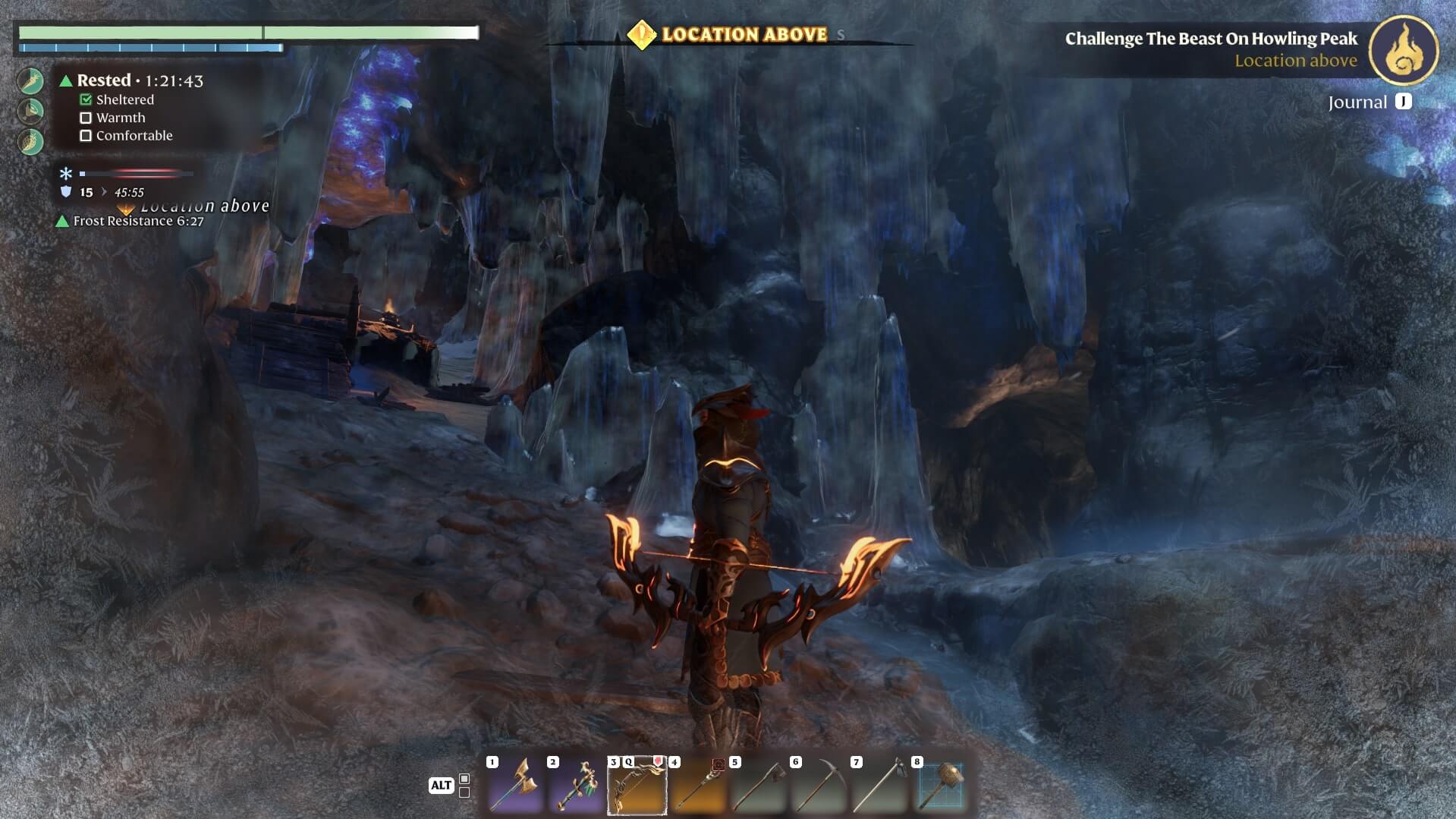
Task: Click the second food buff icon
Action: click(x=31, y=111)
